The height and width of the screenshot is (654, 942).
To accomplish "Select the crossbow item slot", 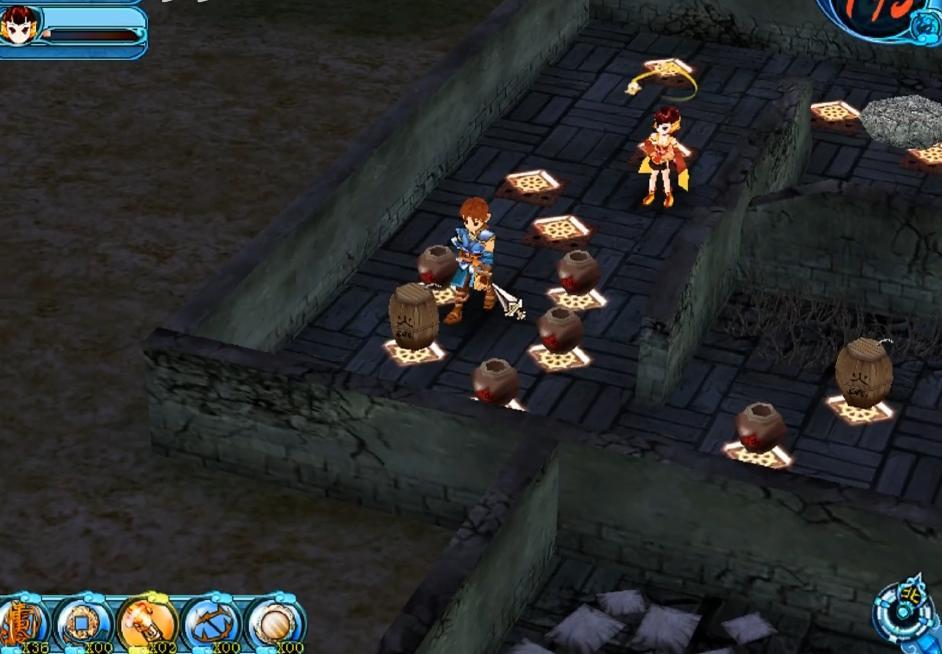I will pos(211,624).
